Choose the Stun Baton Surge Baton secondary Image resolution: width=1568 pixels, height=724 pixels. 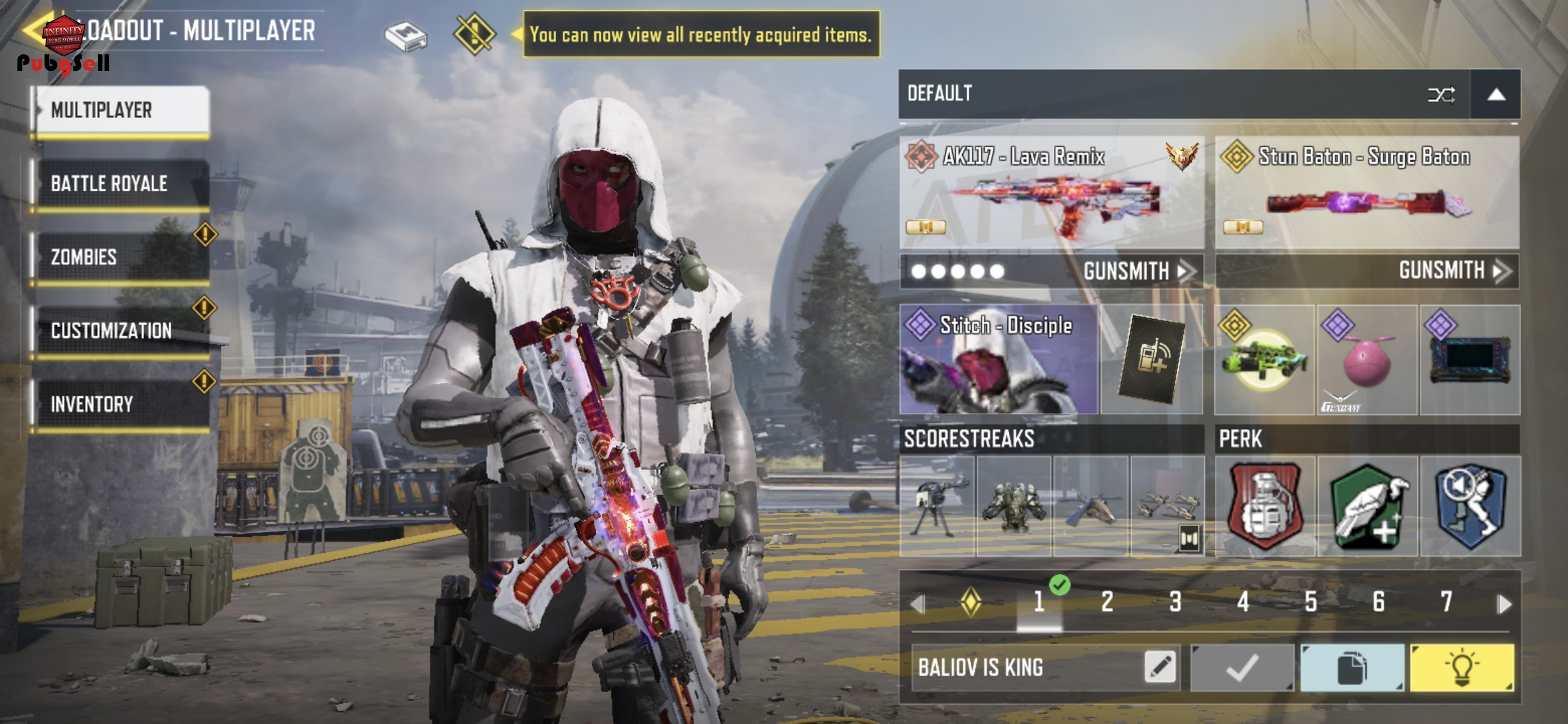(x=1367, y=193)
